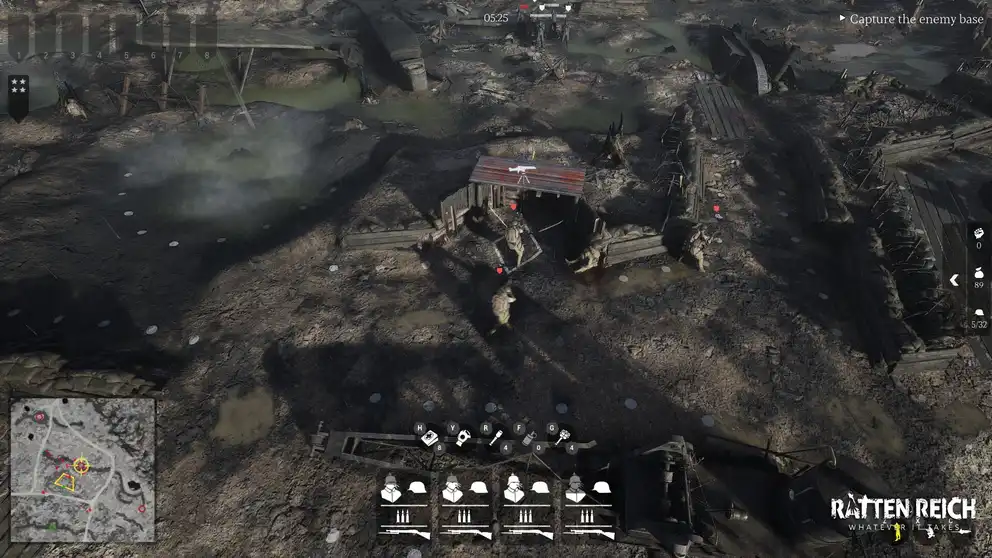Expand the side resource panel arrow
Screen dimensions: 992x558
tap(954, 280)
